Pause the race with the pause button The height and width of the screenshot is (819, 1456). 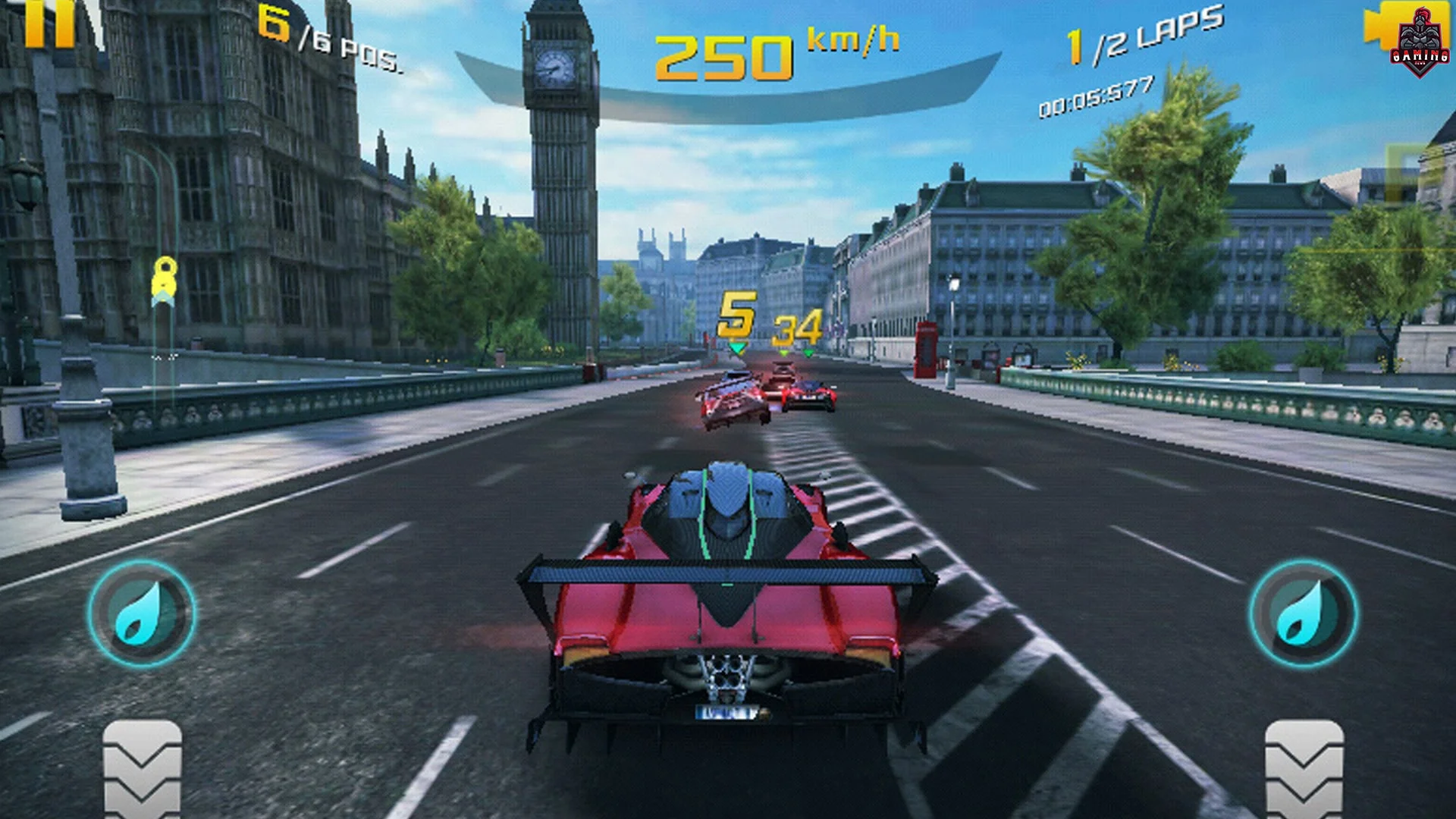click(x=50, y=23)
